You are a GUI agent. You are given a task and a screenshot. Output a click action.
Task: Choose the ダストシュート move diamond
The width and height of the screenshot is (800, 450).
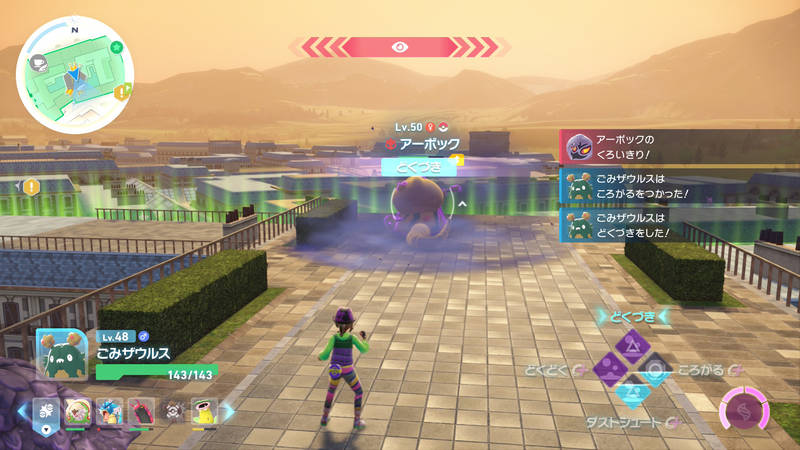click(632, 394)
